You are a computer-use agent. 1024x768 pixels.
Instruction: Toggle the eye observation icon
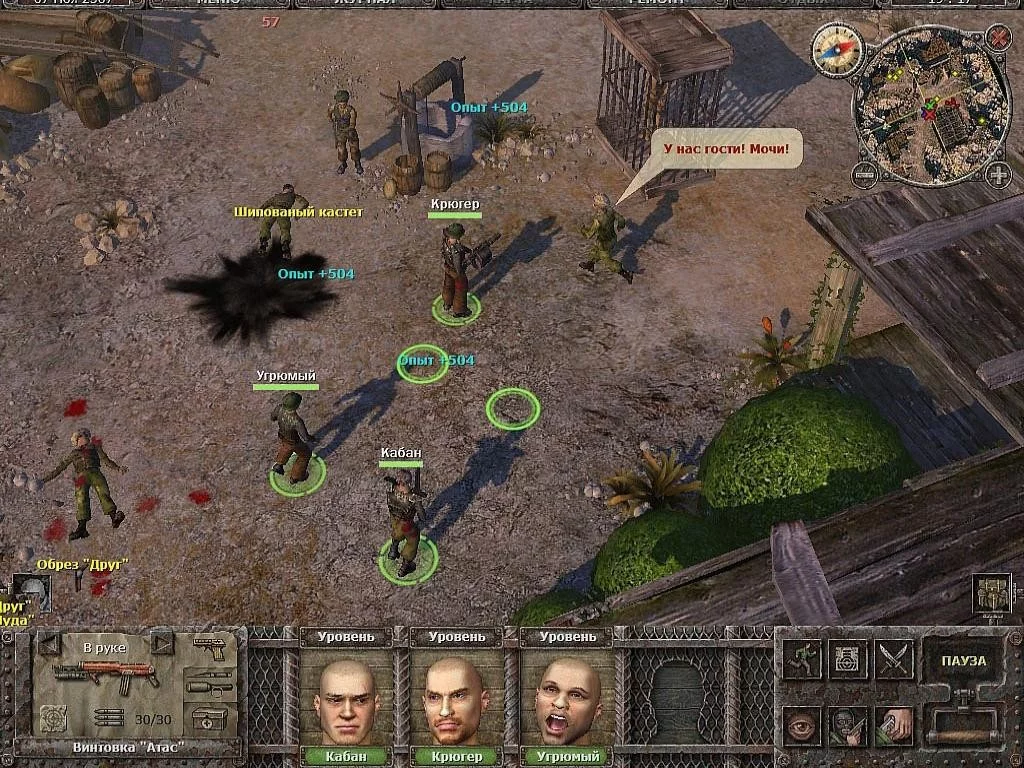coord(801,725)
